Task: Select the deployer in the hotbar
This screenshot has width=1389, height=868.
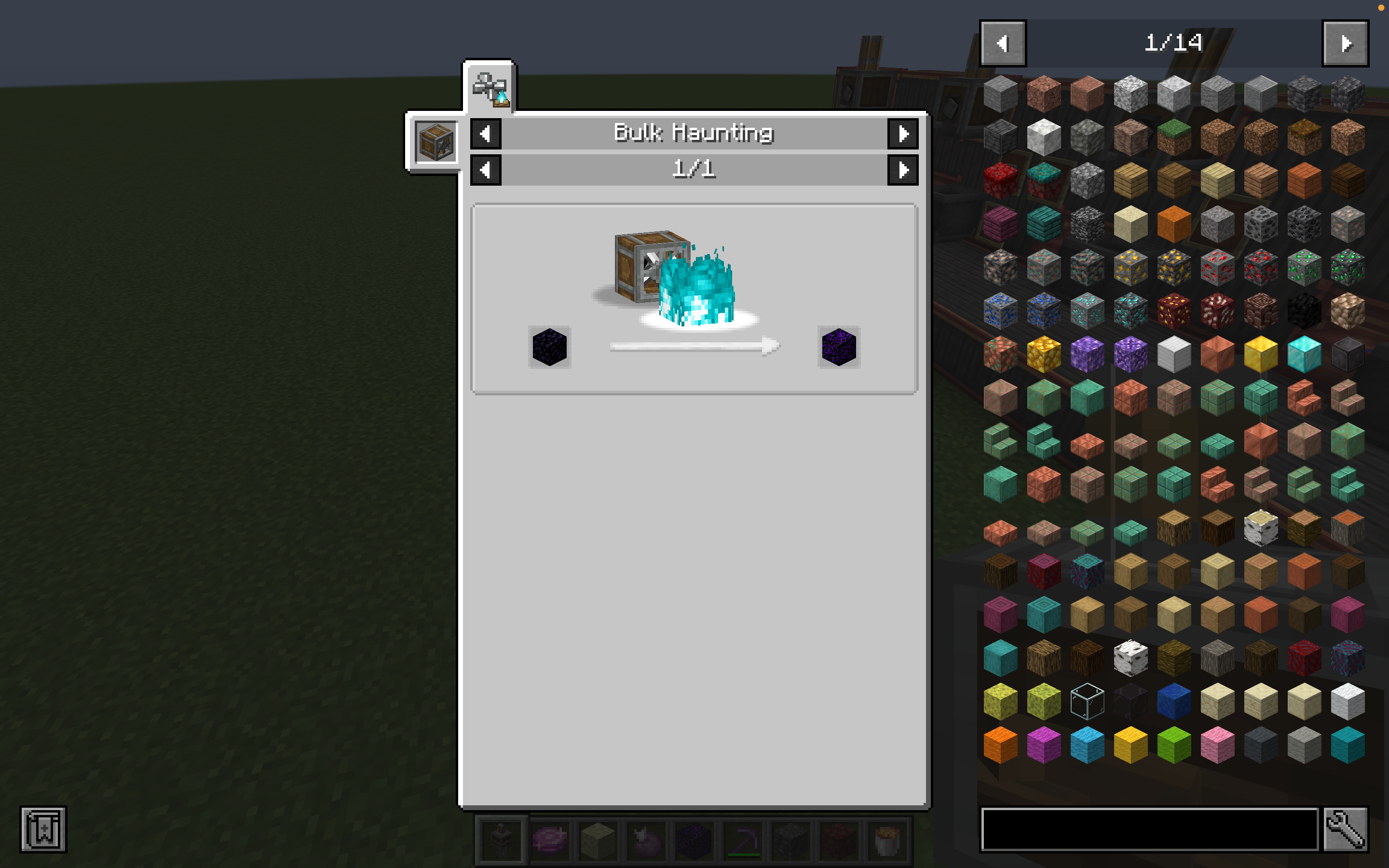Action: point(501,840)
